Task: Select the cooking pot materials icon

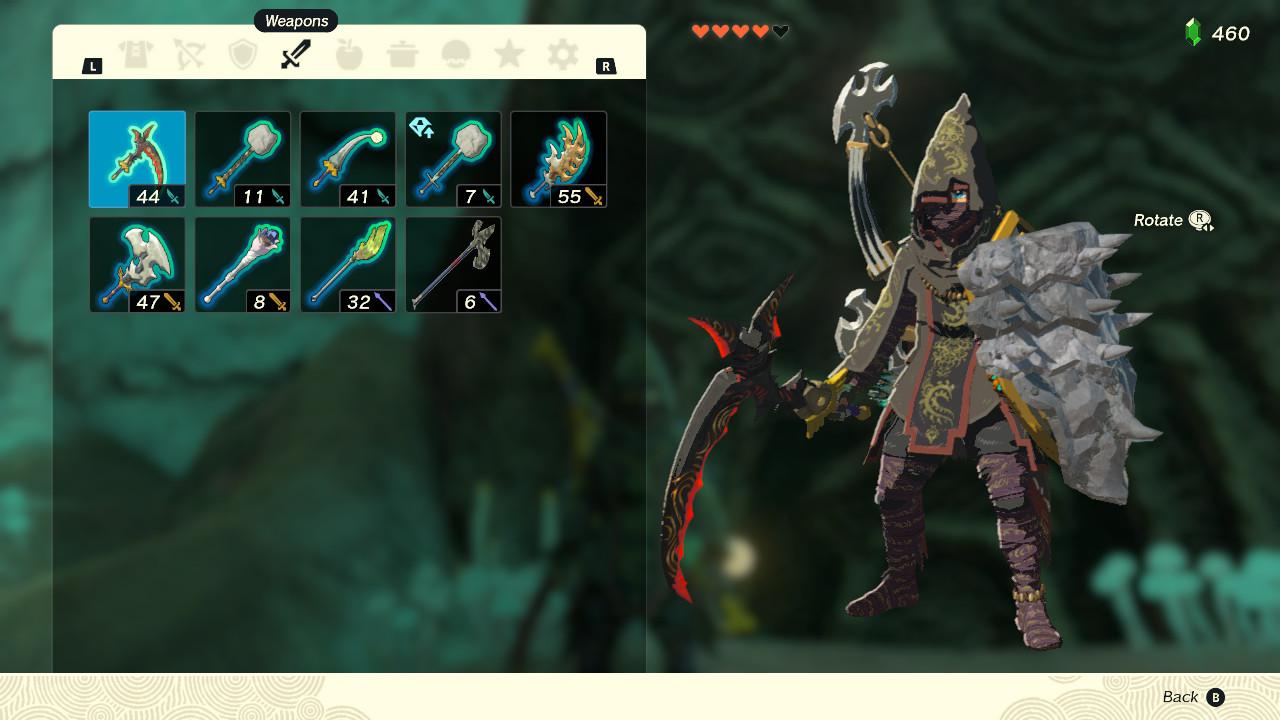Action: pos(402,55)
